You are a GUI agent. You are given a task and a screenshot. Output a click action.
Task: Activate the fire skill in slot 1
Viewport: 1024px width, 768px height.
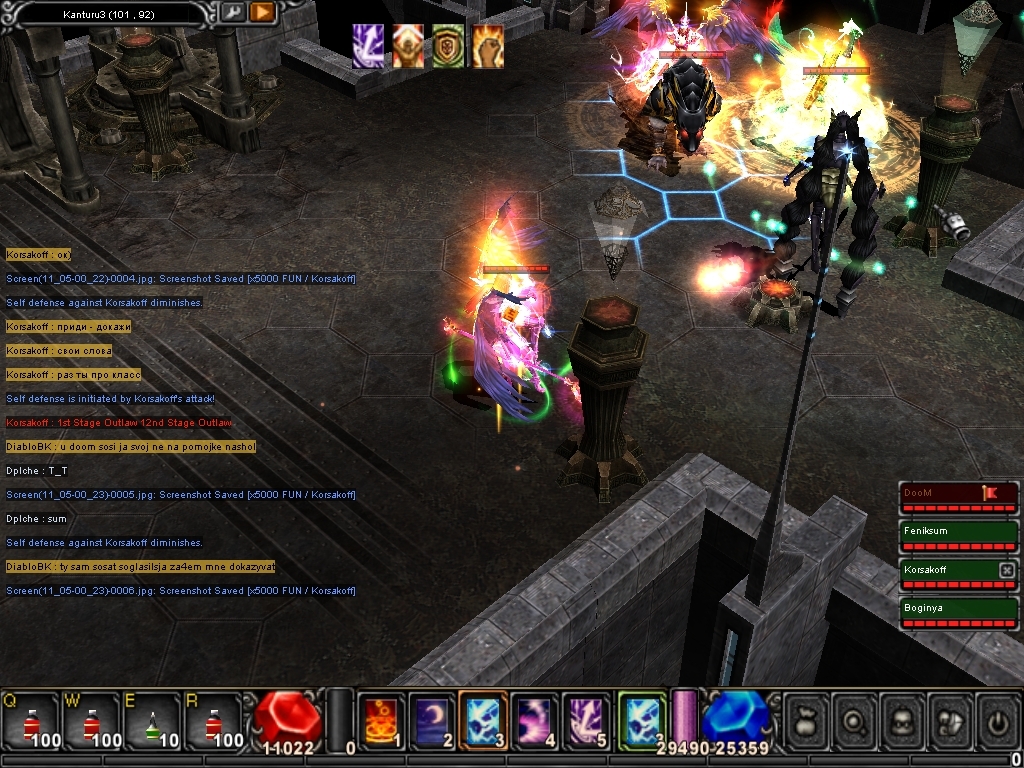click(x=382, y=720)
